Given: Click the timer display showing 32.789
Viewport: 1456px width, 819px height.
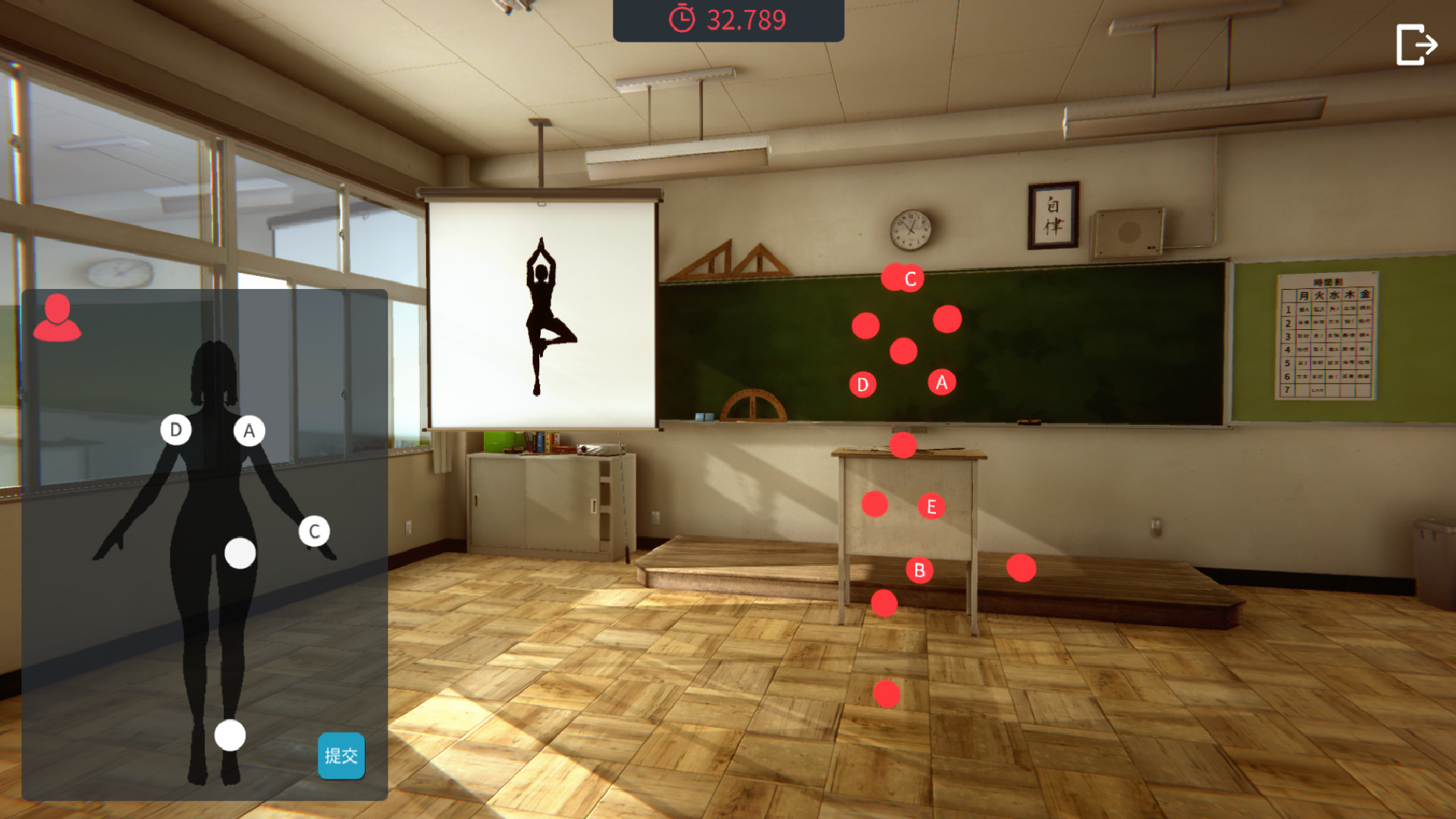Looking at the screenshot, I should tap(746, 20).
